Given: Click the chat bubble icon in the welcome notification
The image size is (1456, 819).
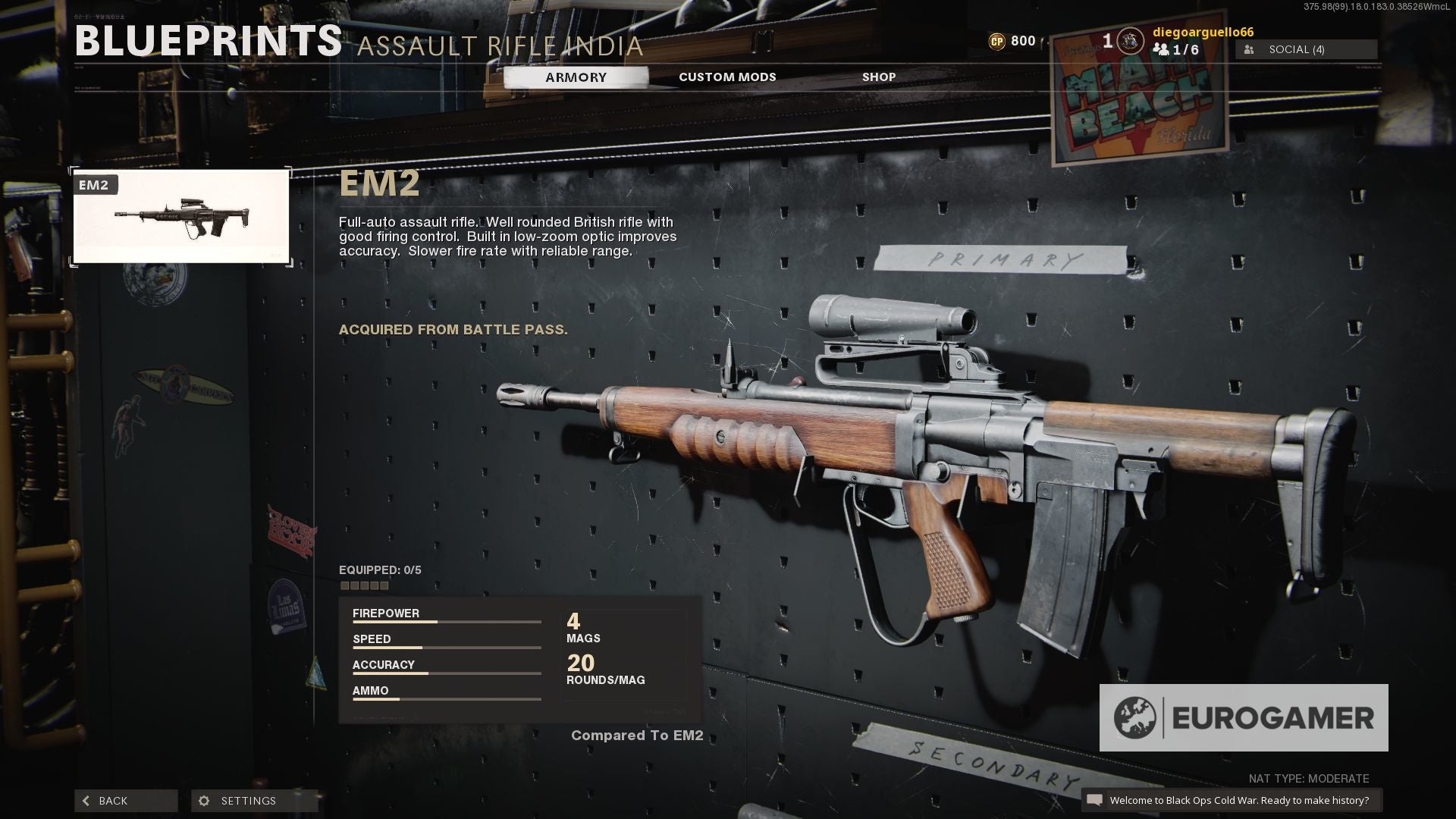Looking at the screenshot, I should pos(1095,799).
